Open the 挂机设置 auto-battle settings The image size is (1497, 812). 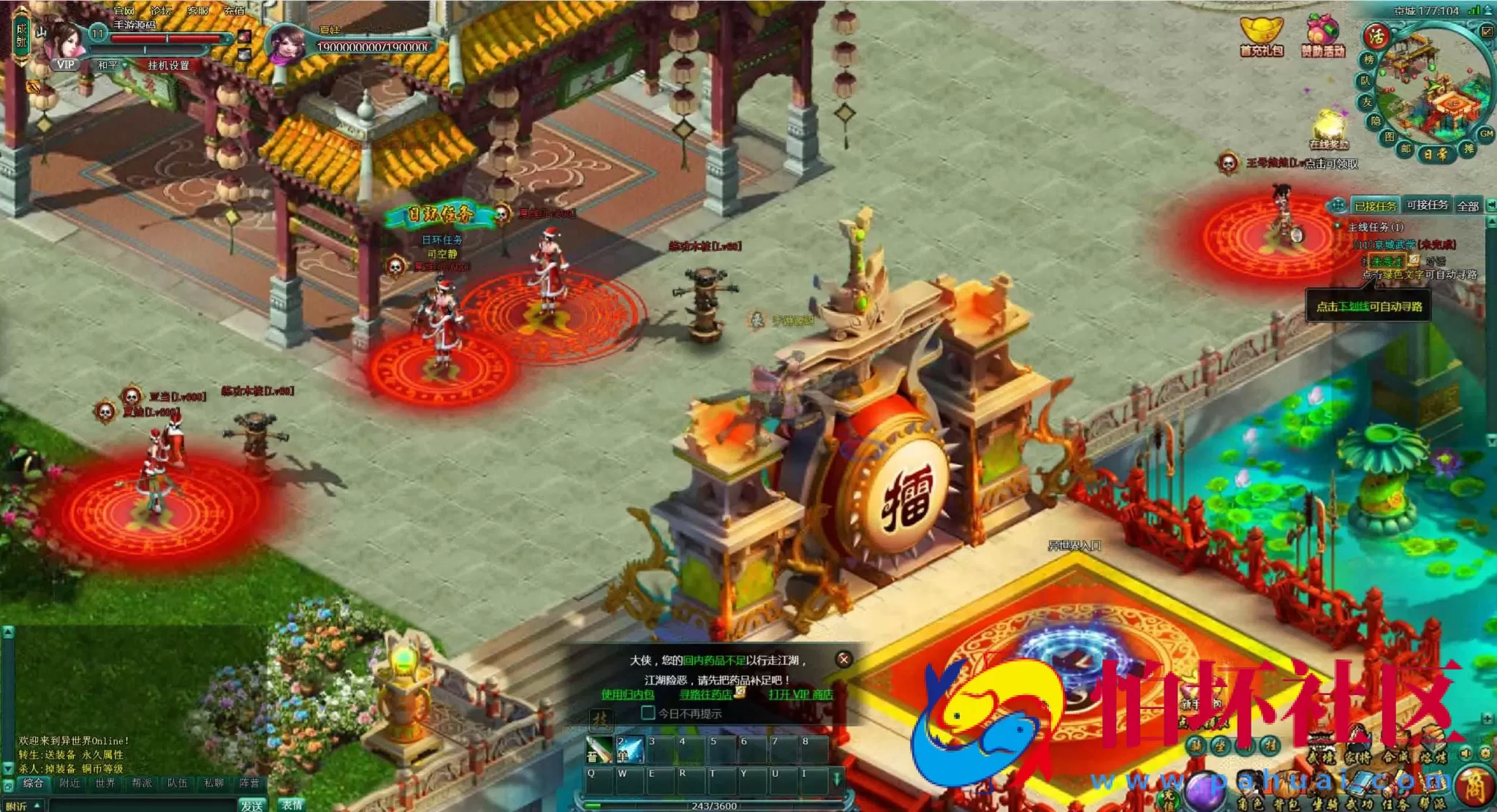[x=168, y=66]
